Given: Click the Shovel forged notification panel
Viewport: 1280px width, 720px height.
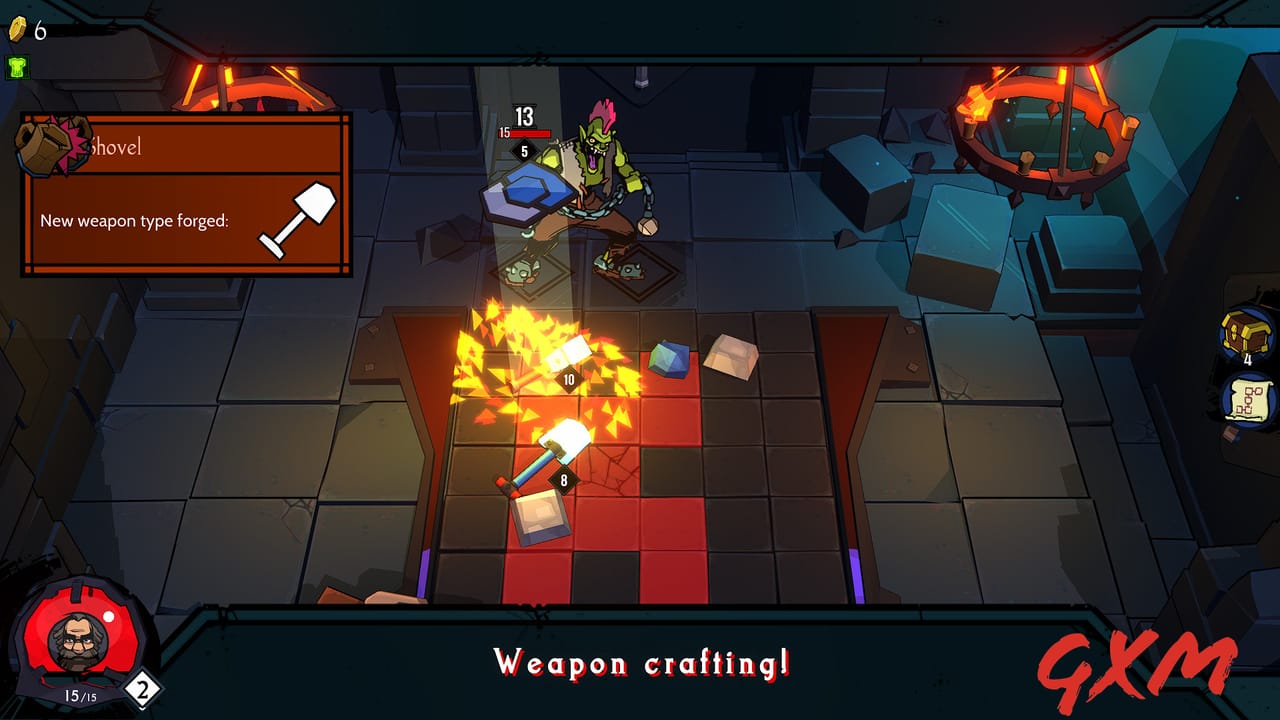Looking at the screenshot, I should [186, 195].
